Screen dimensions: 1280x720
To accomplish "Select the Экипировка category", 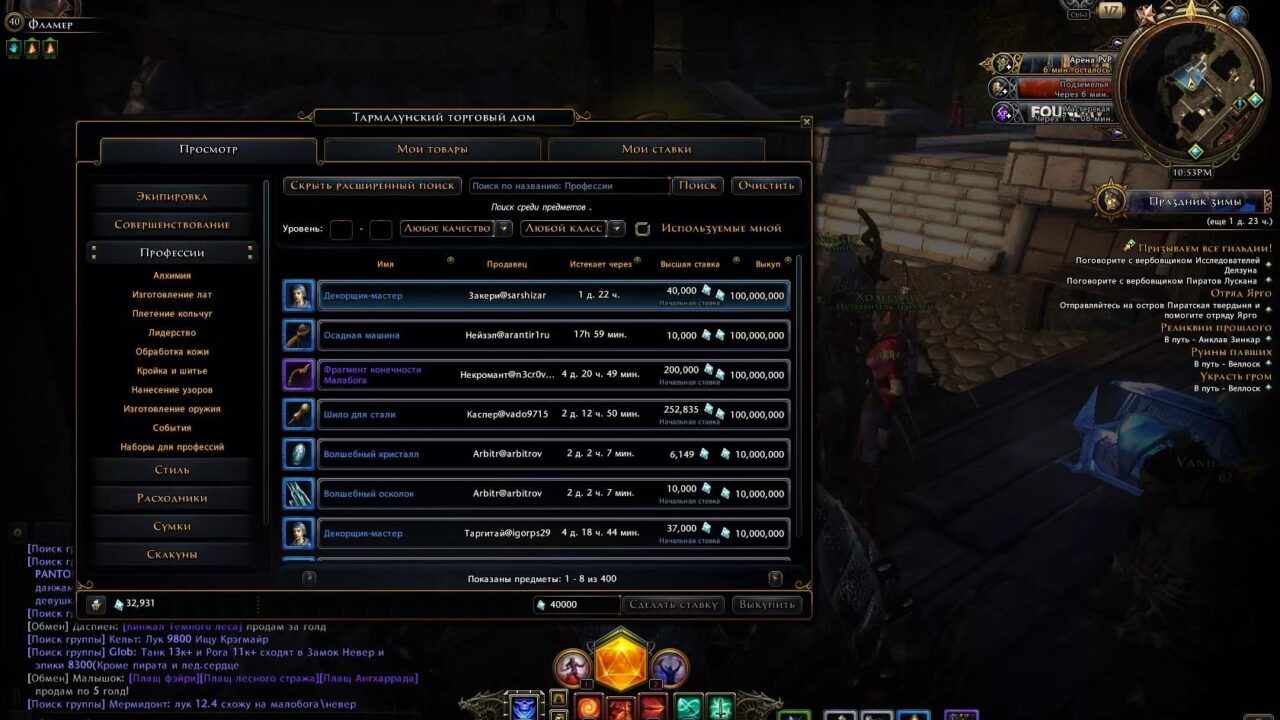I will coord(172,197).
